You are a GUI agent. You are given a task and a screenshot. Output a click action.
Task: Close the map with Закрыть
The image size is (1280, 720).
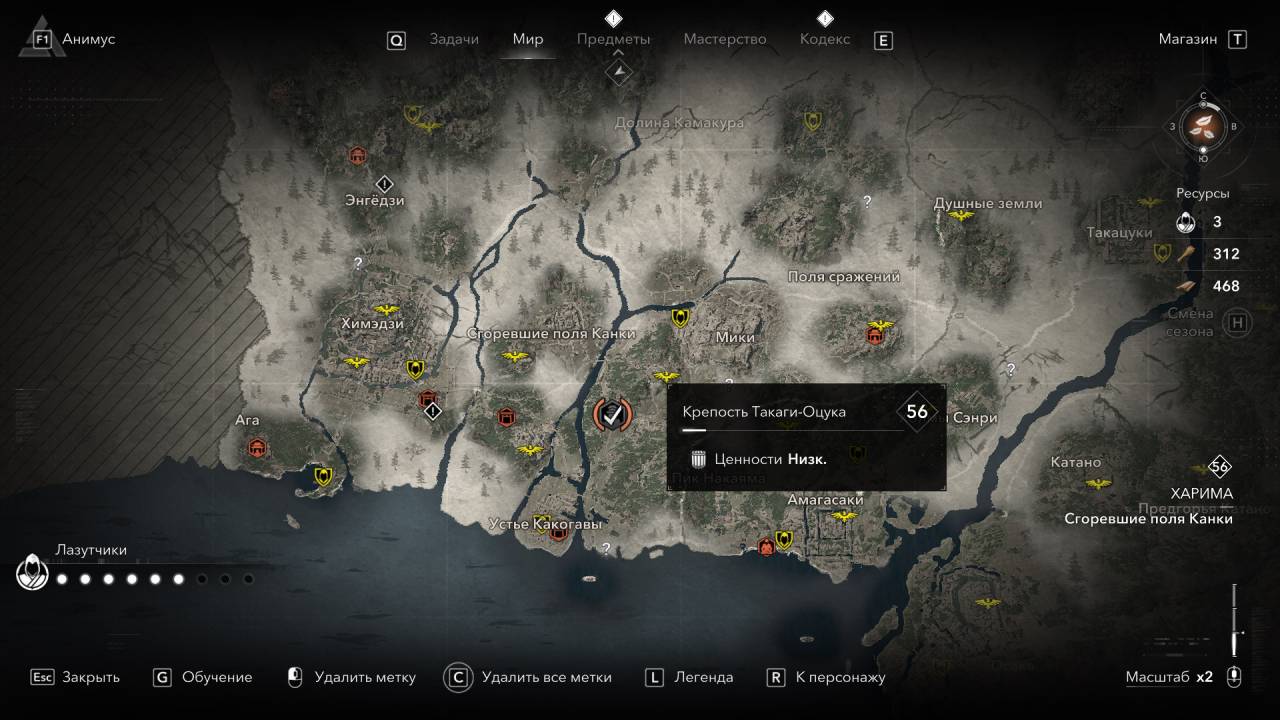tap(76, 677)
